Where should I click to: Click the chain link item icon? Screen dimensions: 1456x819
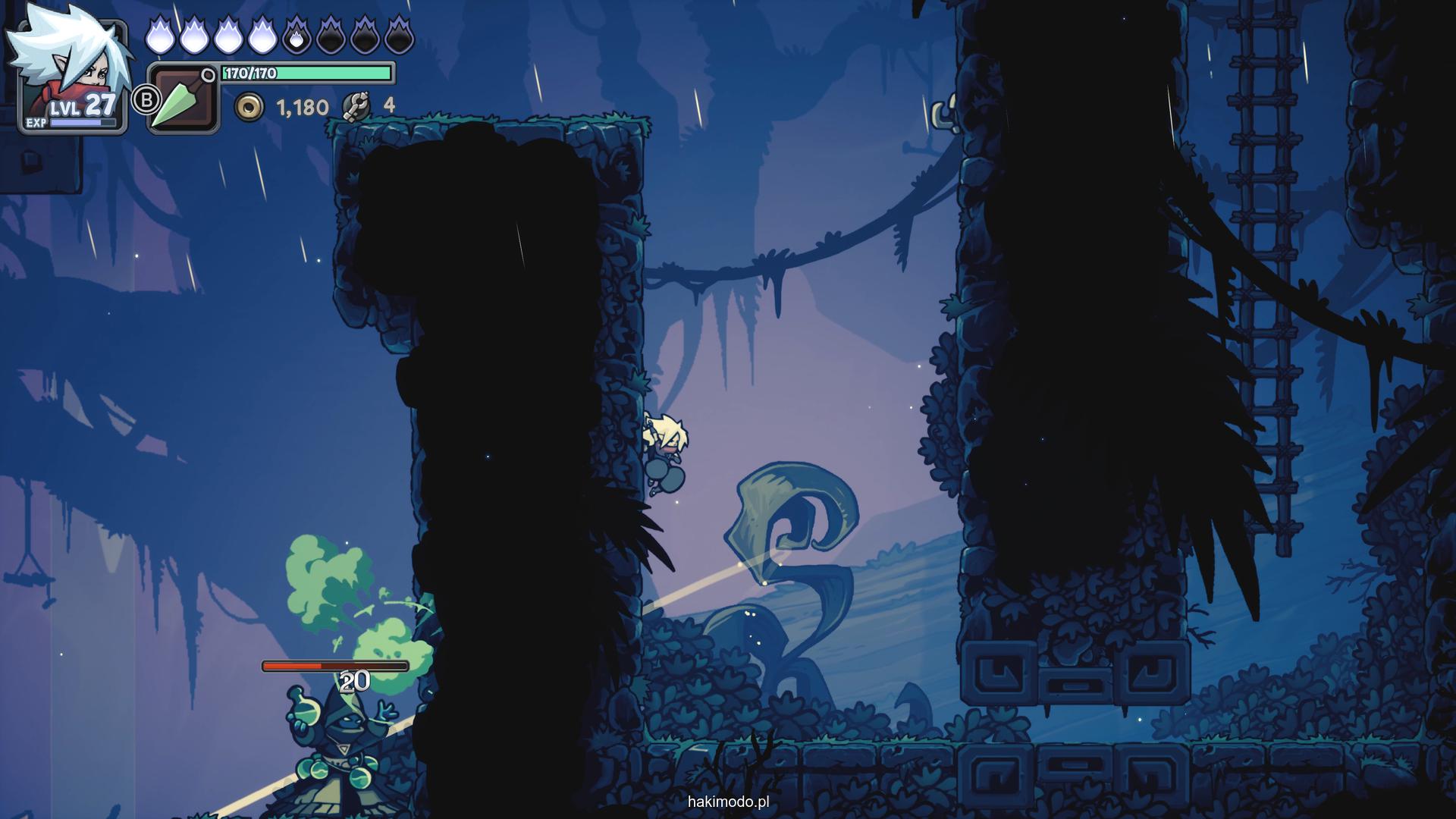click(356, 106)
